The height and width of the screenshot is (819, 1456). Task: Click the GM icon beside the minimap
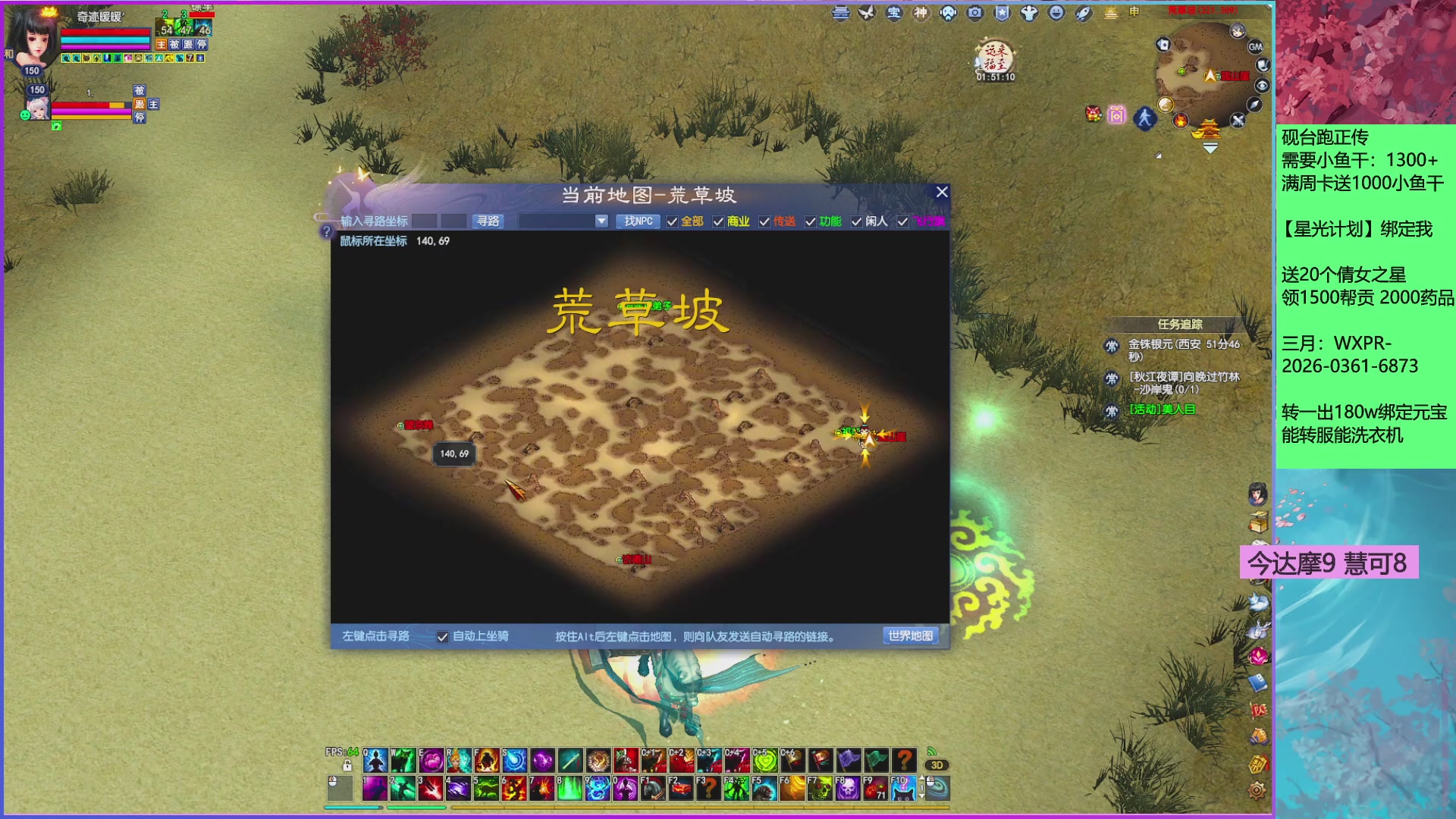1256,45
